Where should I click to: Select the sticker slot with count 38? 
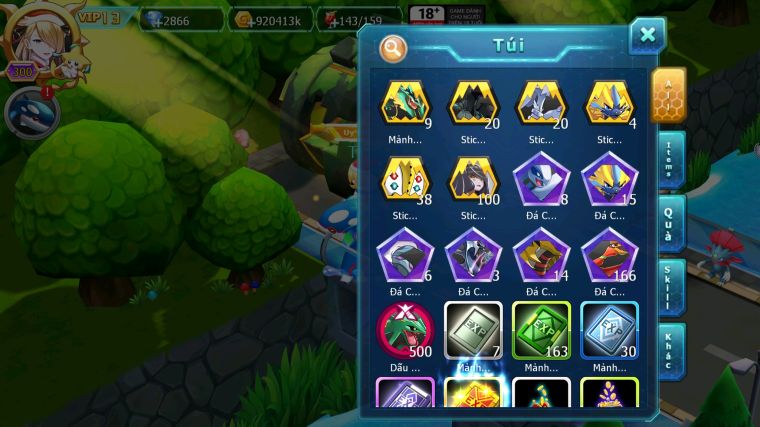pos(405,180)
